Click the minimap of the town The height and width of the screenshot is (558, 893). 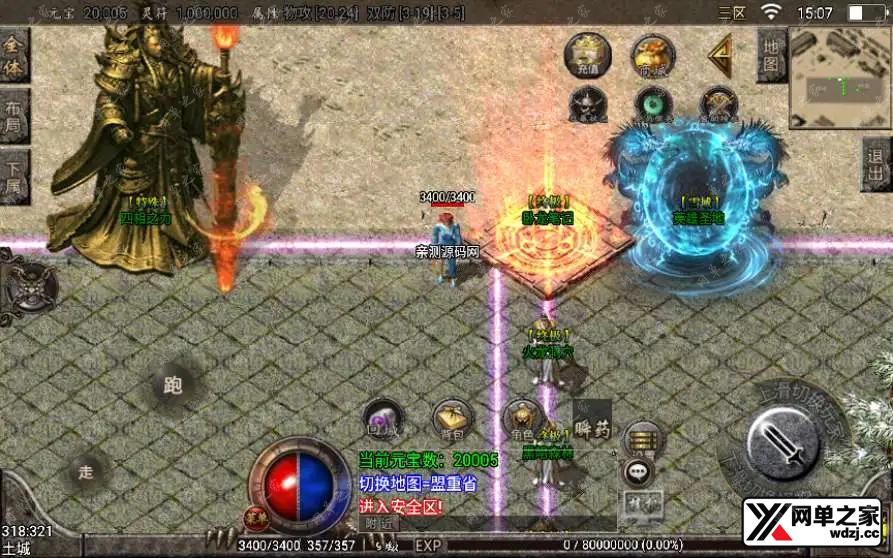pyautogui.click(x=839, y=78)
